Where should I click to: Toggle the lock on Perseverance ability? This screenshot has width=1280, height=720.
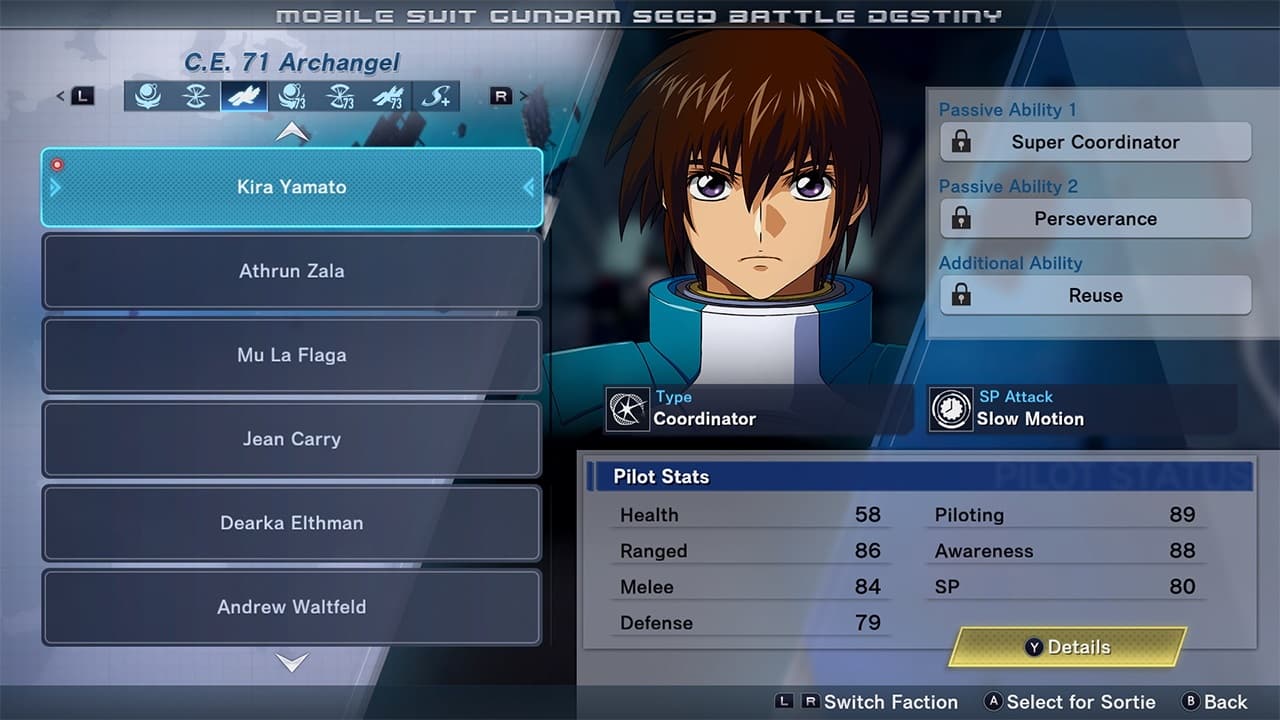(963, 219)
